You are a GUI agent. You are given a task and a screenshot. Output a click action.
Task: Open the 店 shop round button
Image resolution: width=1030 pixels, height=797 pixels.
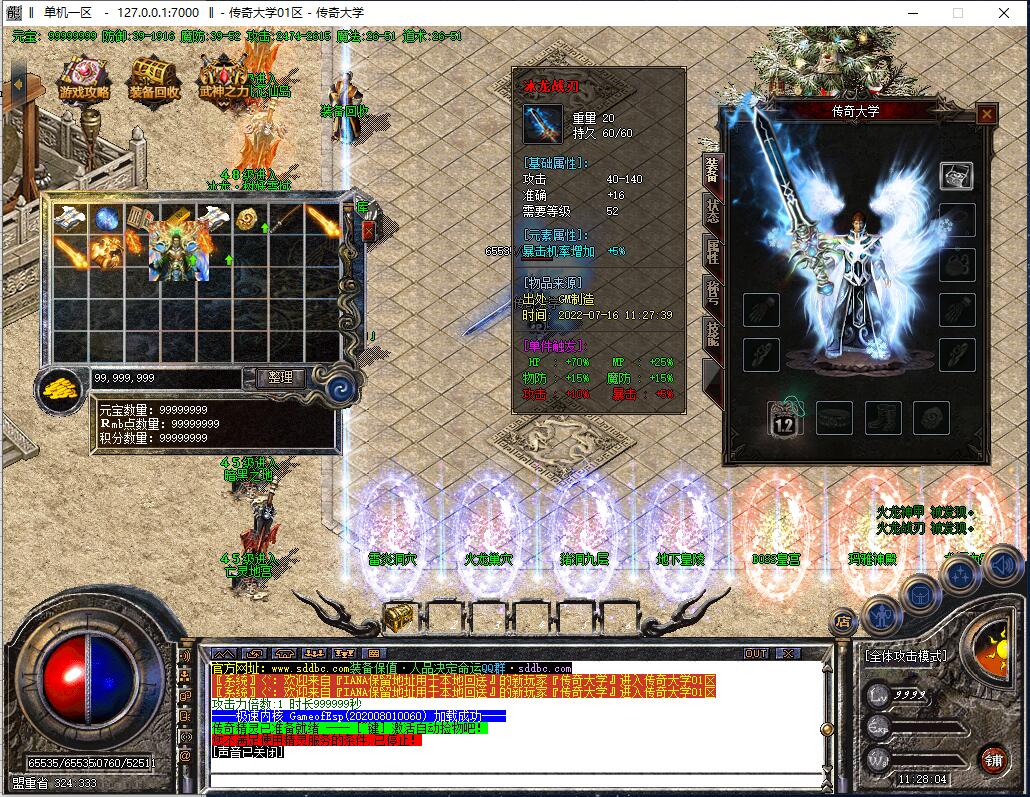pyautogui.click(x=844, y=622)
